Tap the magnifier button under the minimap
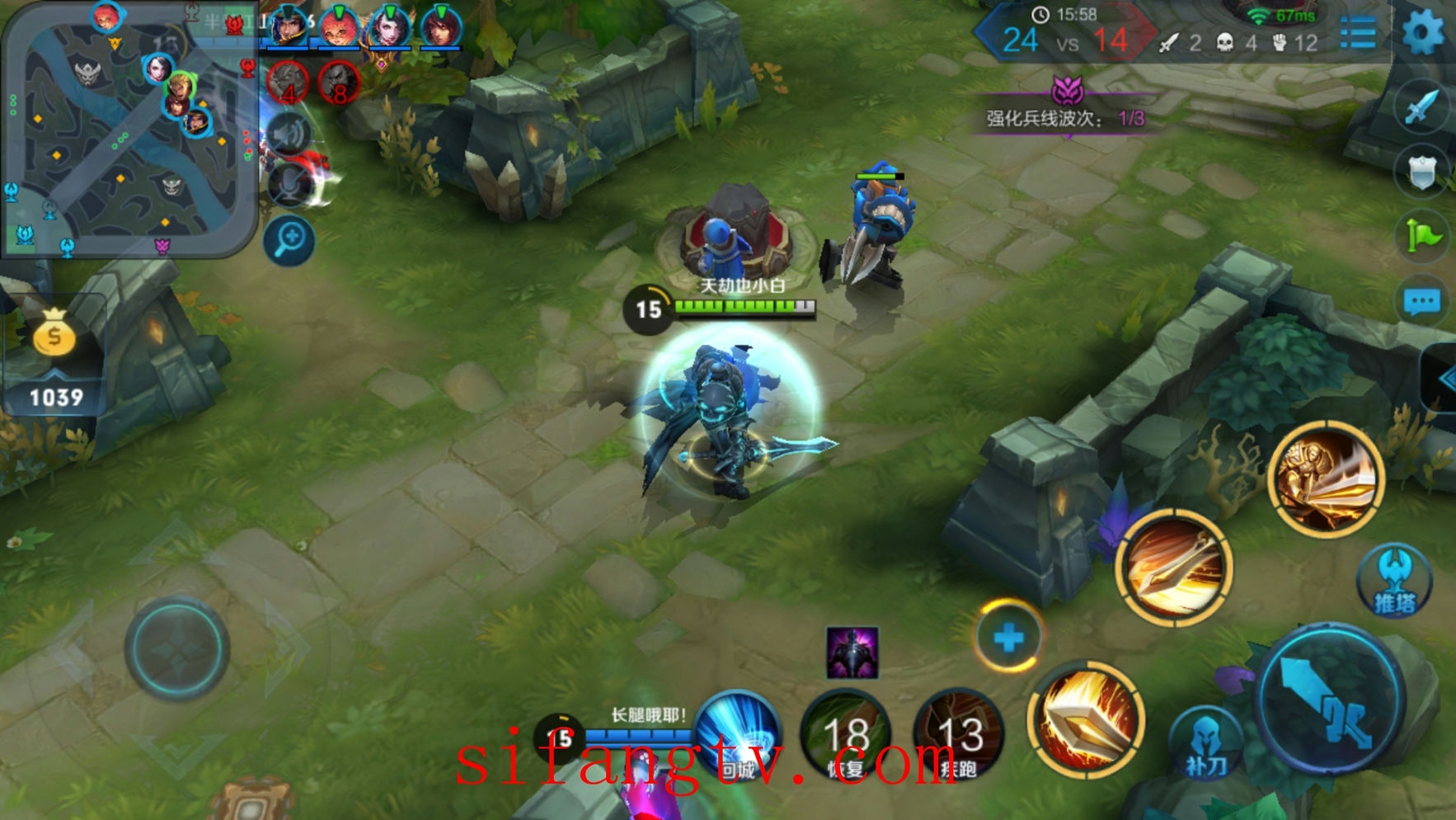The width and height of the screenshot is (1456, 820). pos(289,240)
